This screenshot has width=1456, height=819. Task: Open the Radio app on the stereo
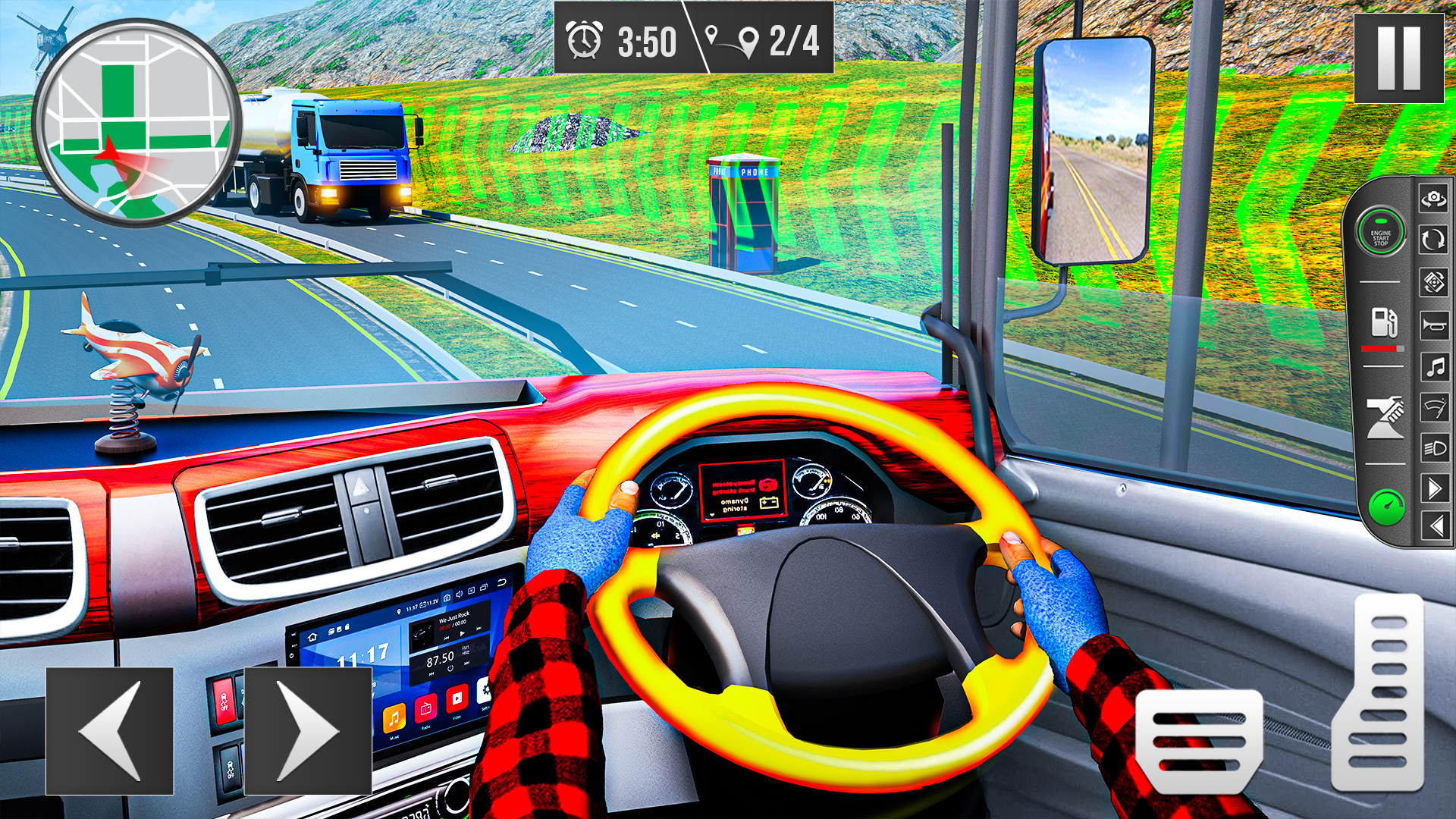tap(425, 710)
